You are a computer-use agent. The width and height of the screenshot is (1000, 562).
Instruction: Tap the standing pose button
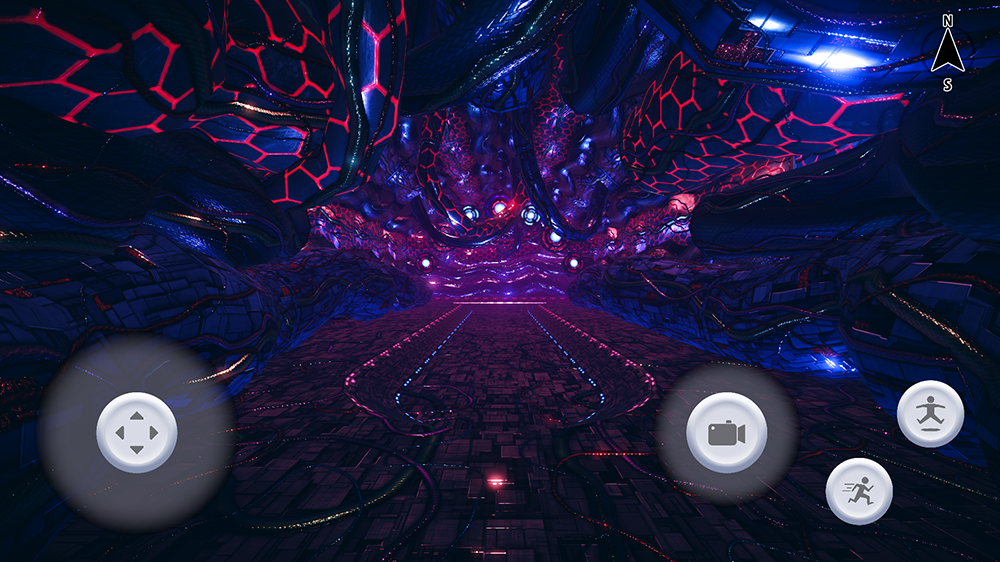[930, 414]
